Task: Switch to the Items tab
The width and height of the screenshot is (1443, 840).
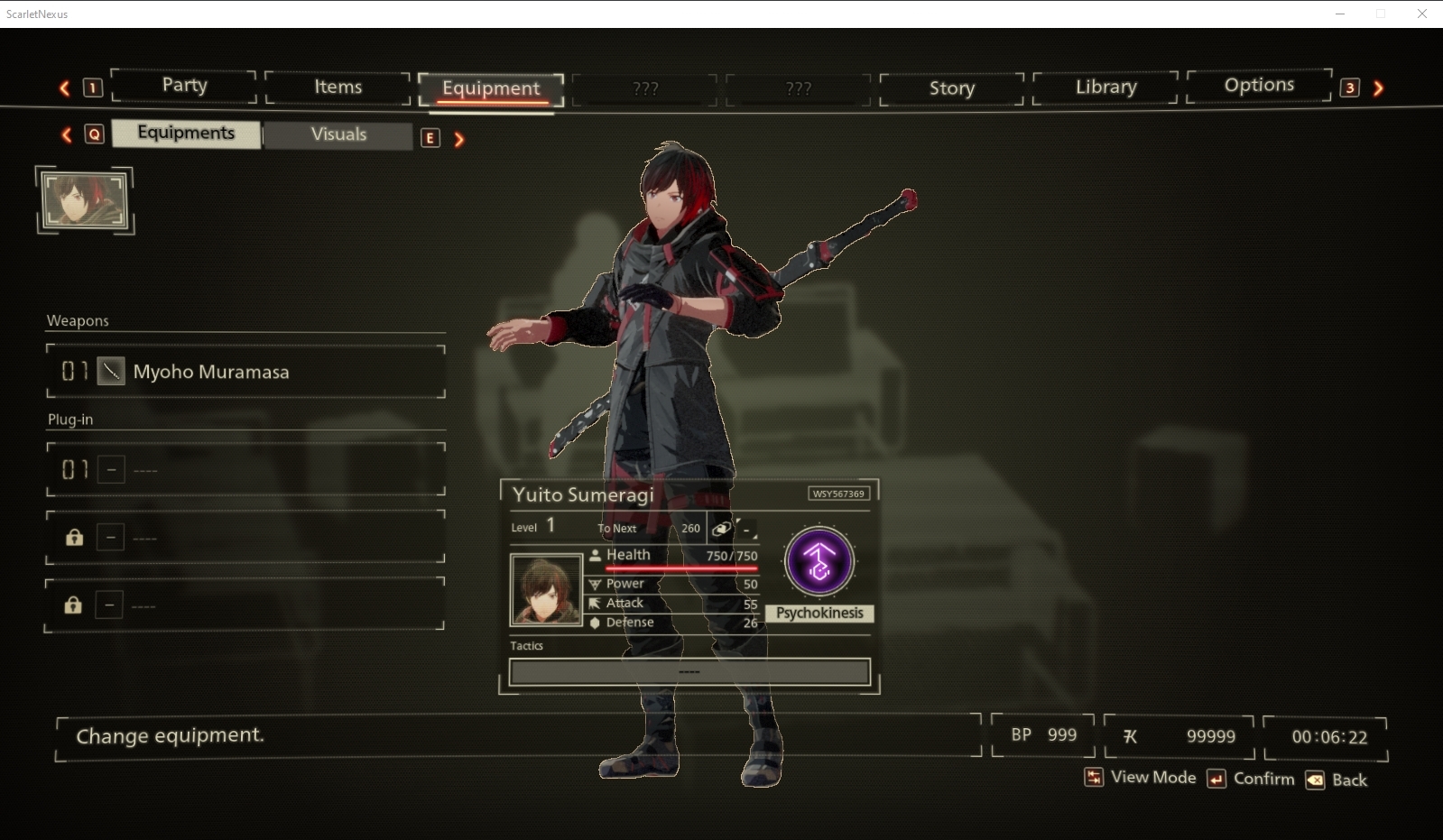Action: click(338, 88)
